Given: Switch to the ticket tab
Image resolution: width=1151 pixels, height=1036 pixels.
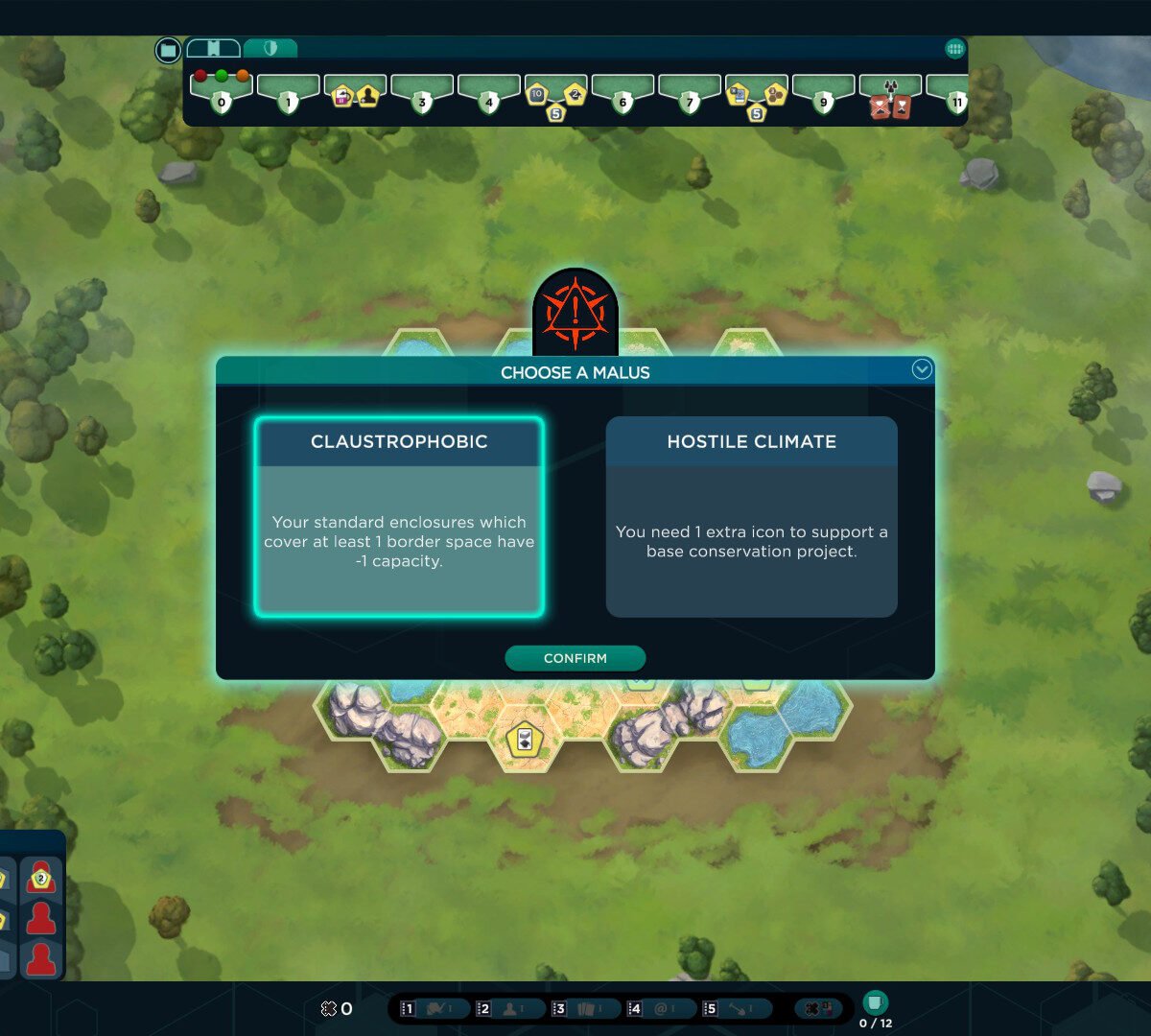Looking at the screenshot, I should [x=214, y=48].
